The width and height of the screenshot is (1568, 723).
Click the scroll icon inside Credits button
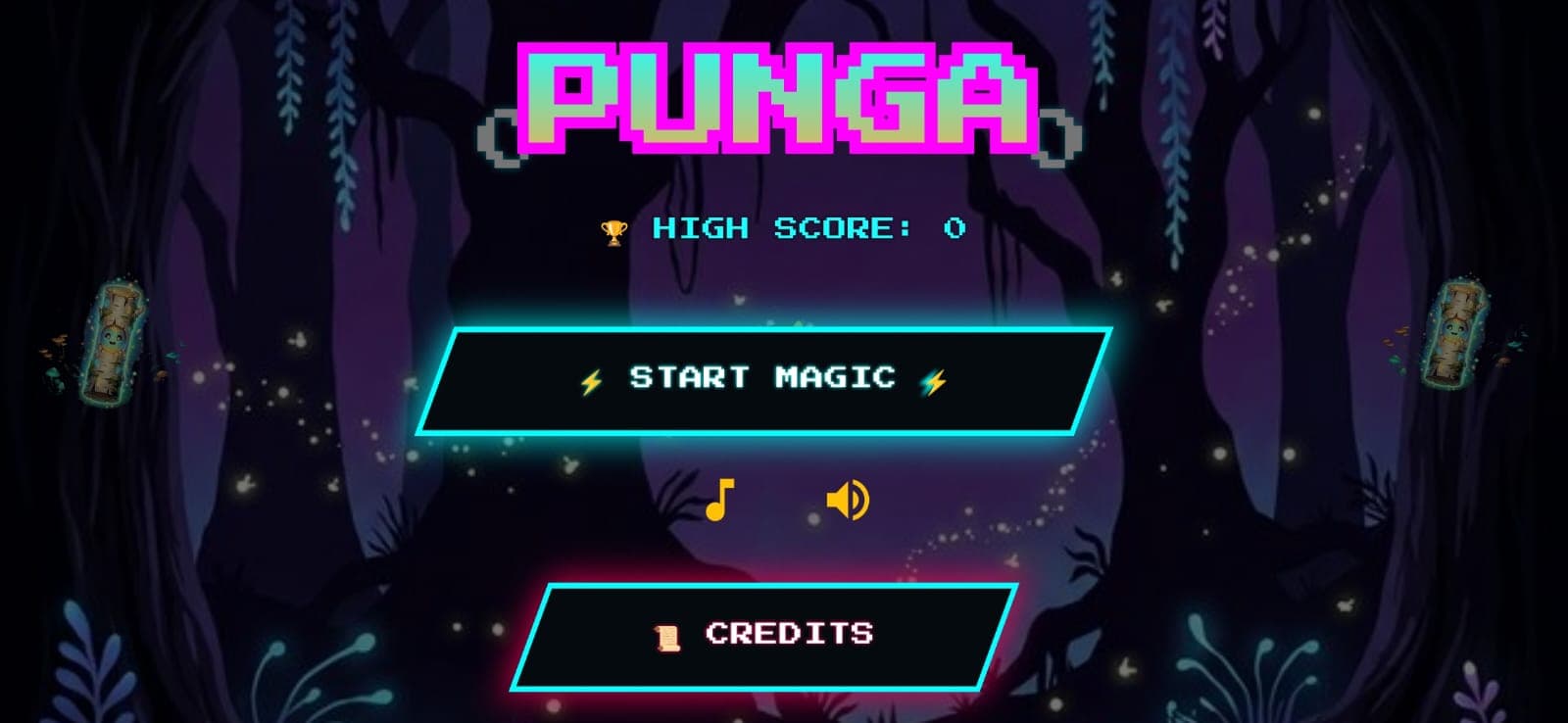pyautogui.click(x=666, y=633)
